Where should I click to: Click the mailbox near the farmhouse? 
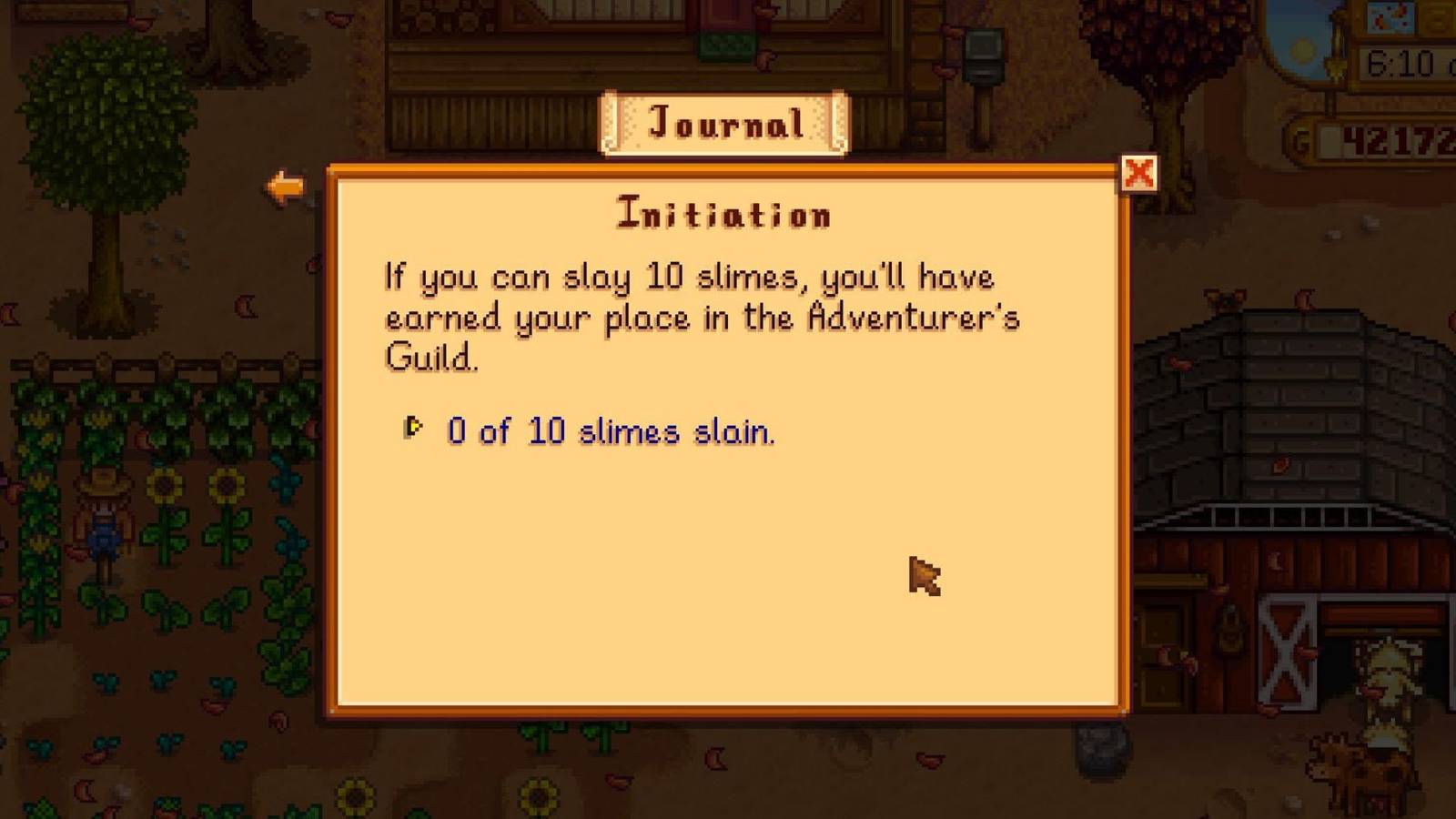(983, 55)
